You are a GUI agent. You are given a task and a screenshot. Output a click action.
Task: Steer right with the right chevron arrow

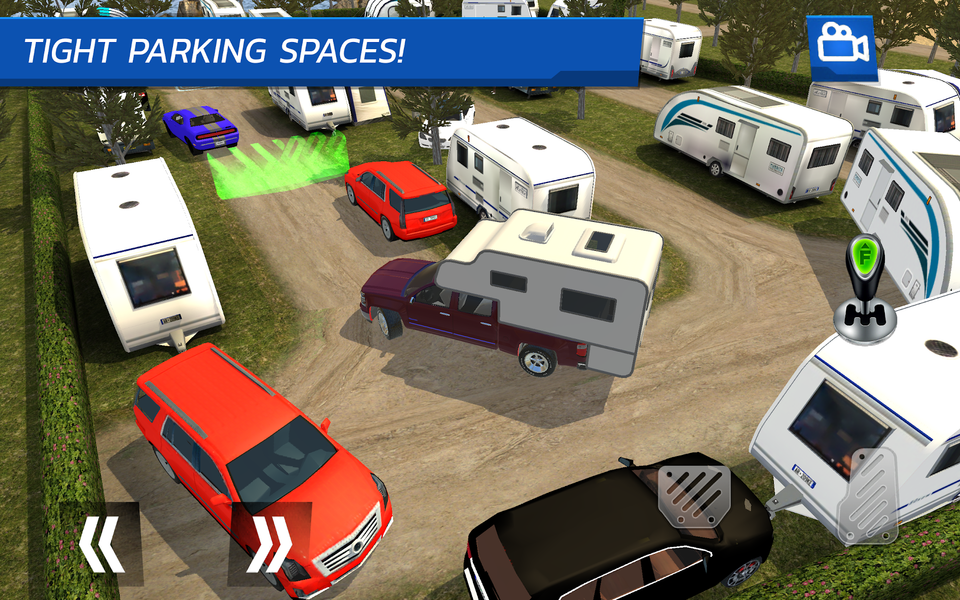pos(270,543)
